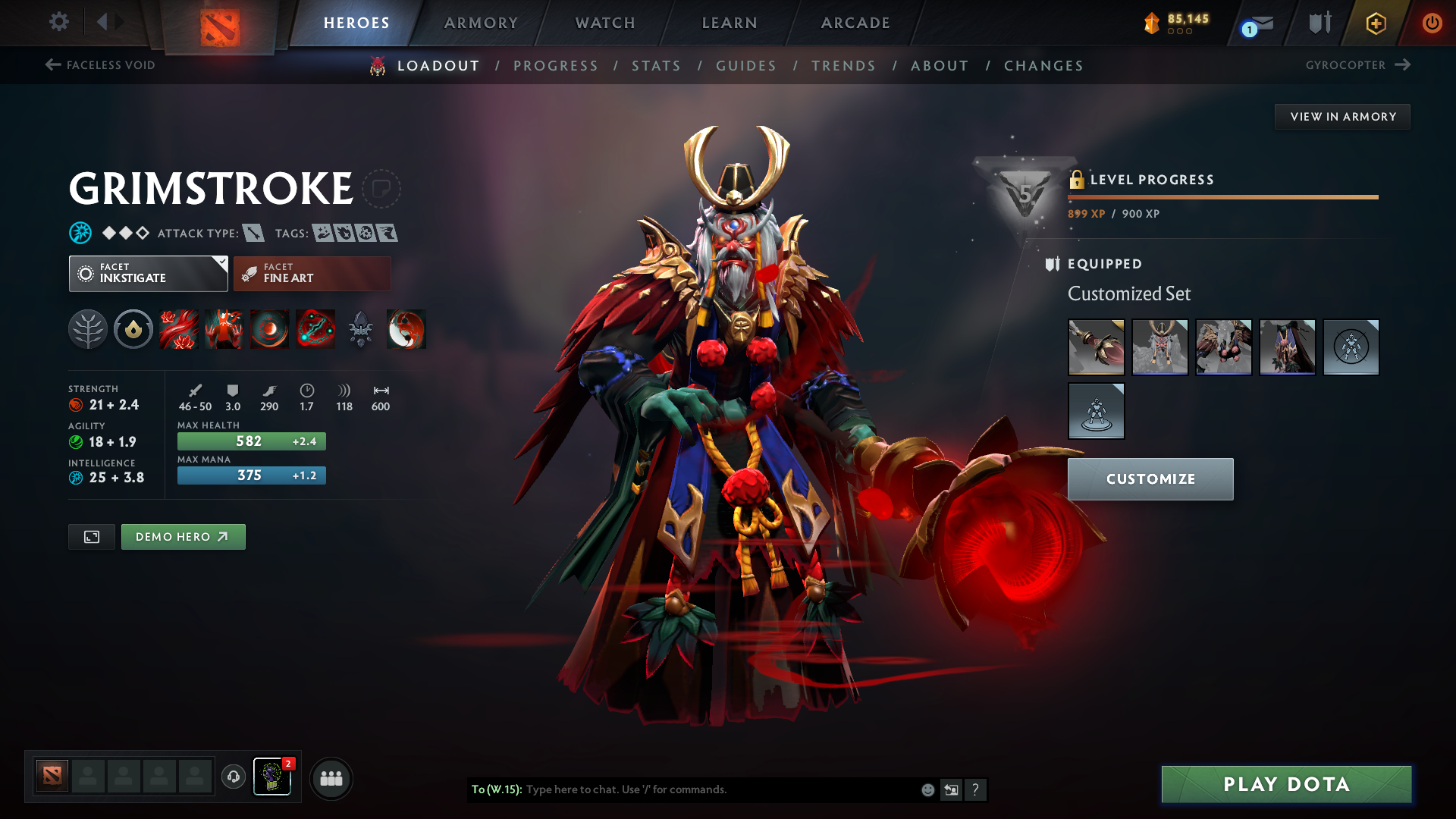Click the Dota Plus hexagon icon
1456x819 pixels.
tap(1375, 23)
